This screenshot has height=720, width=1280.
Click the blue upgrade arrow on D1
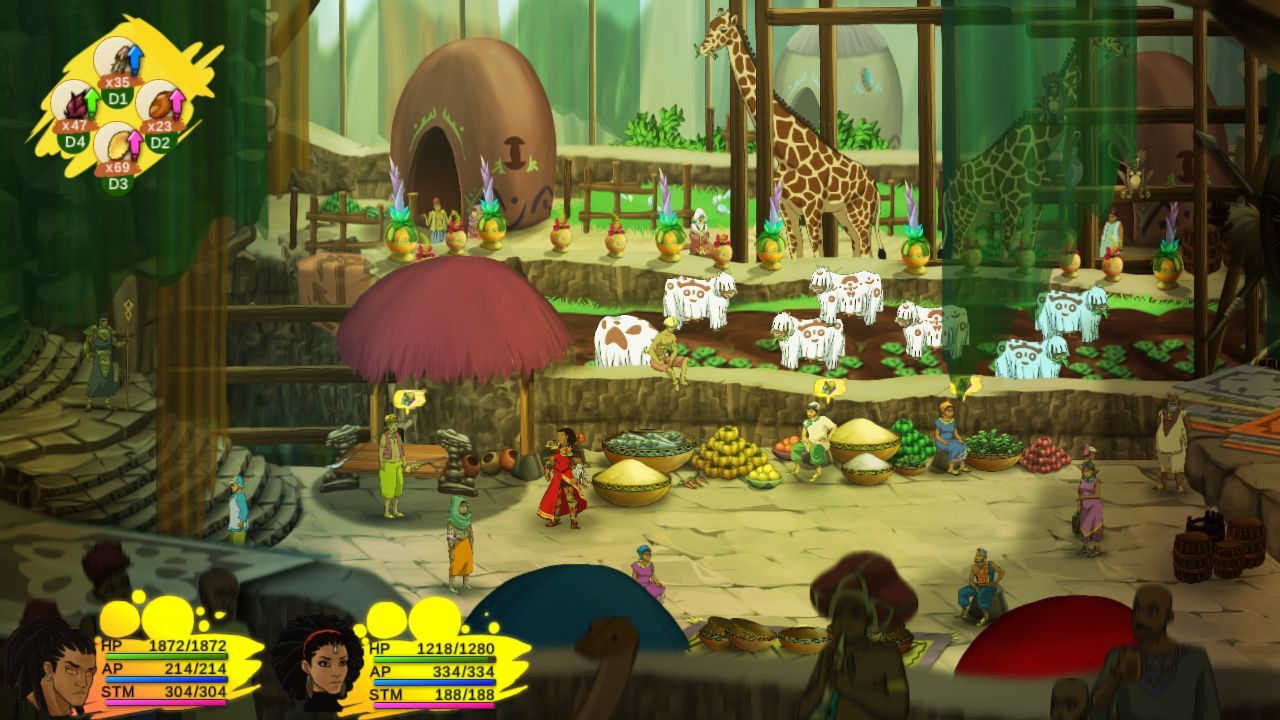coord(134,58)
